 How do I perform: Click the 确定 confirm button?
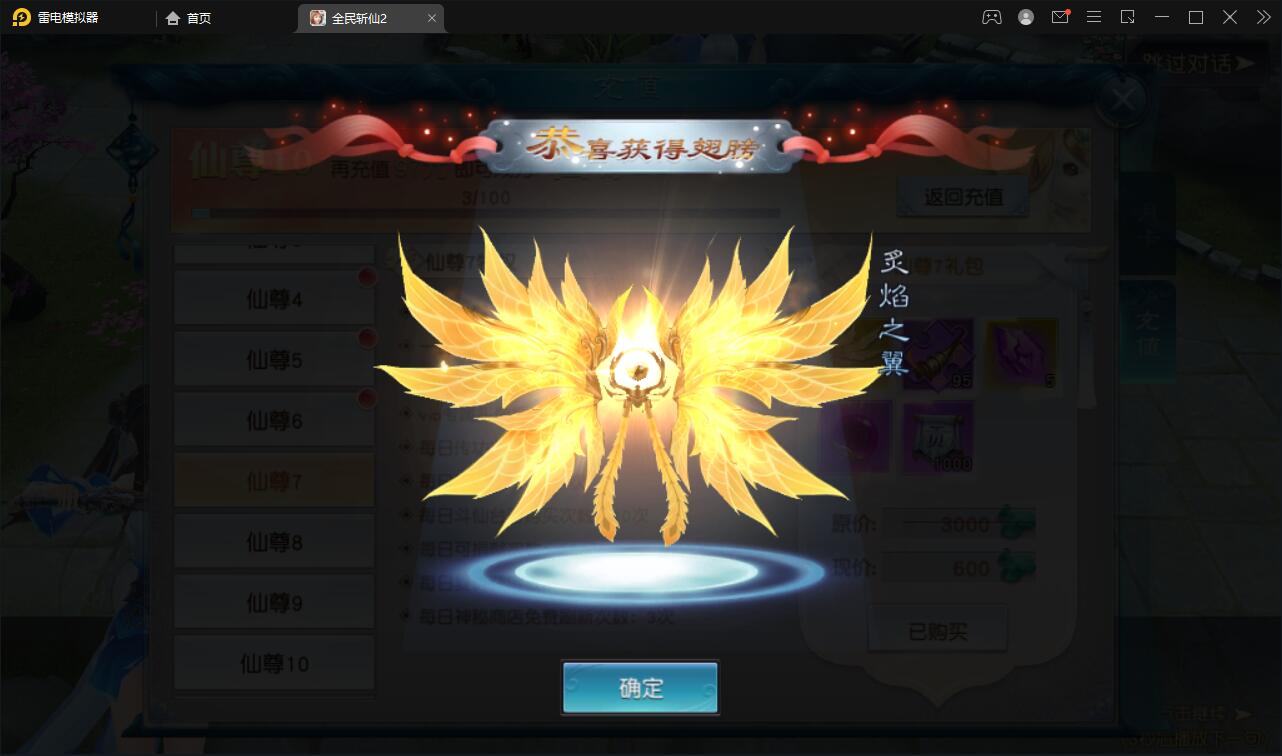click(x=640, y=688)
